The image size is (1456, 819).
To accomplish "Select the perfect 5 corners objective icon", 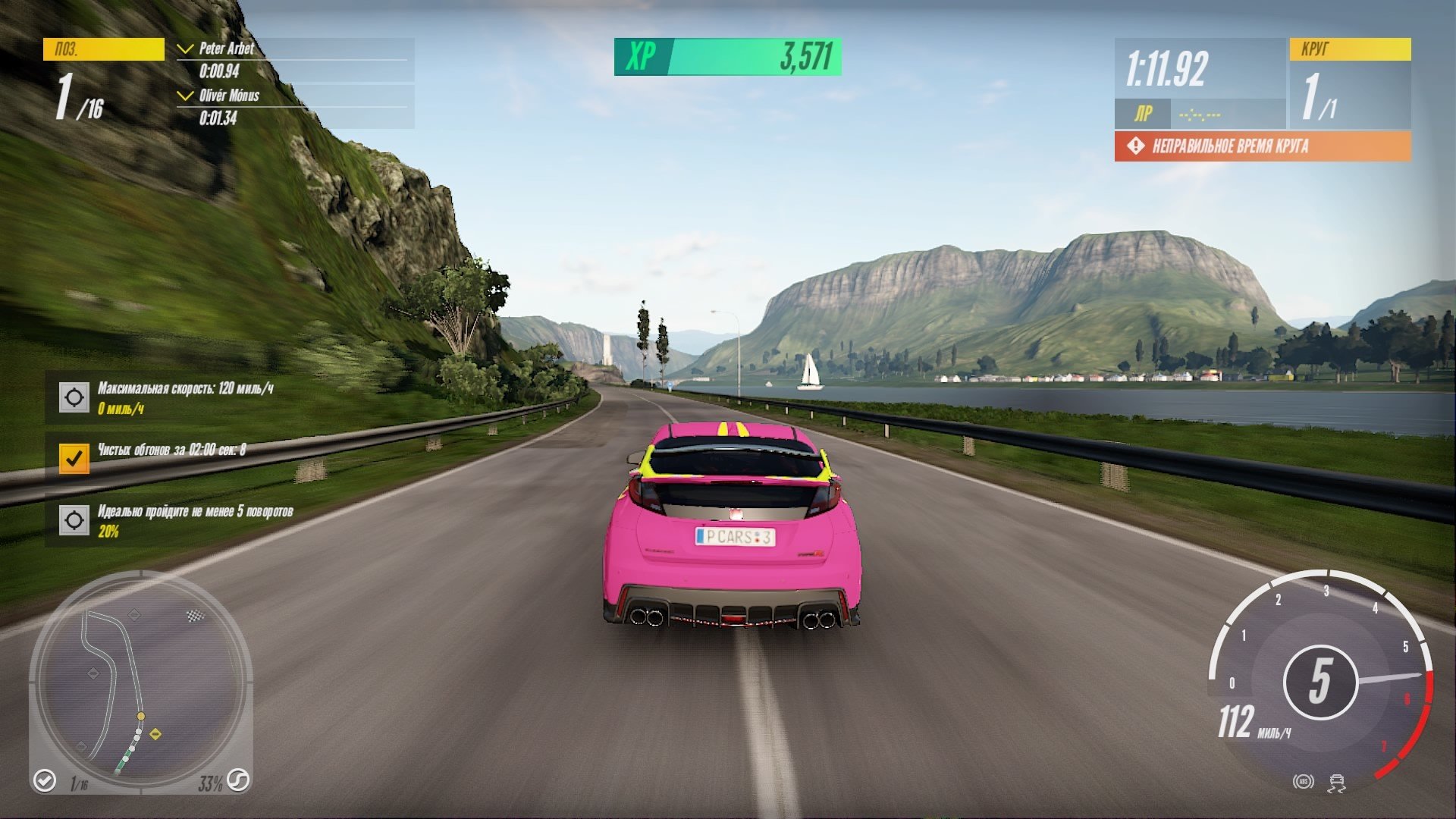I will tap(74, 520).
